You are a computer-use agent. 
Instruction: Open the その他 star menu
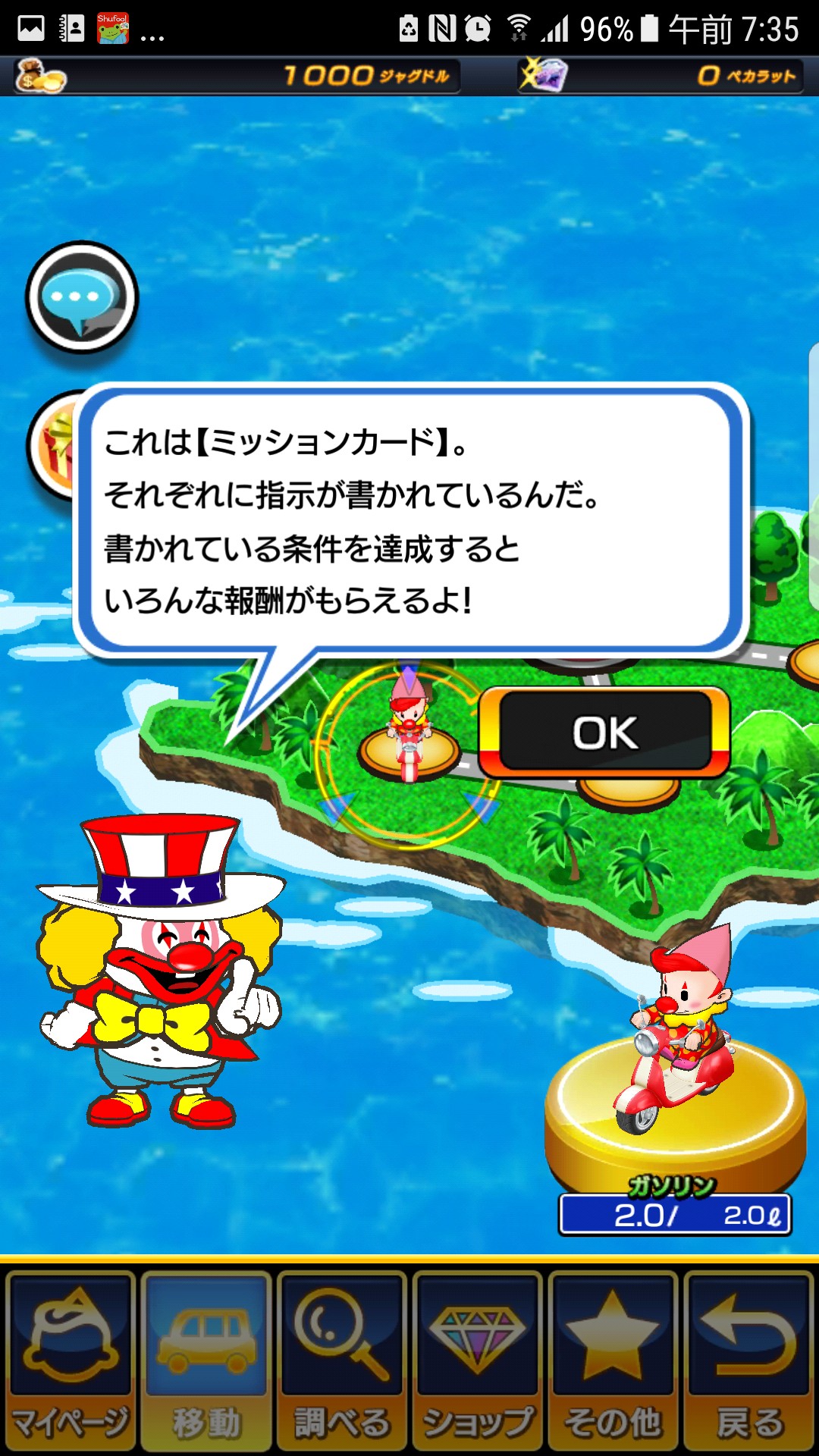[613, 1360]
